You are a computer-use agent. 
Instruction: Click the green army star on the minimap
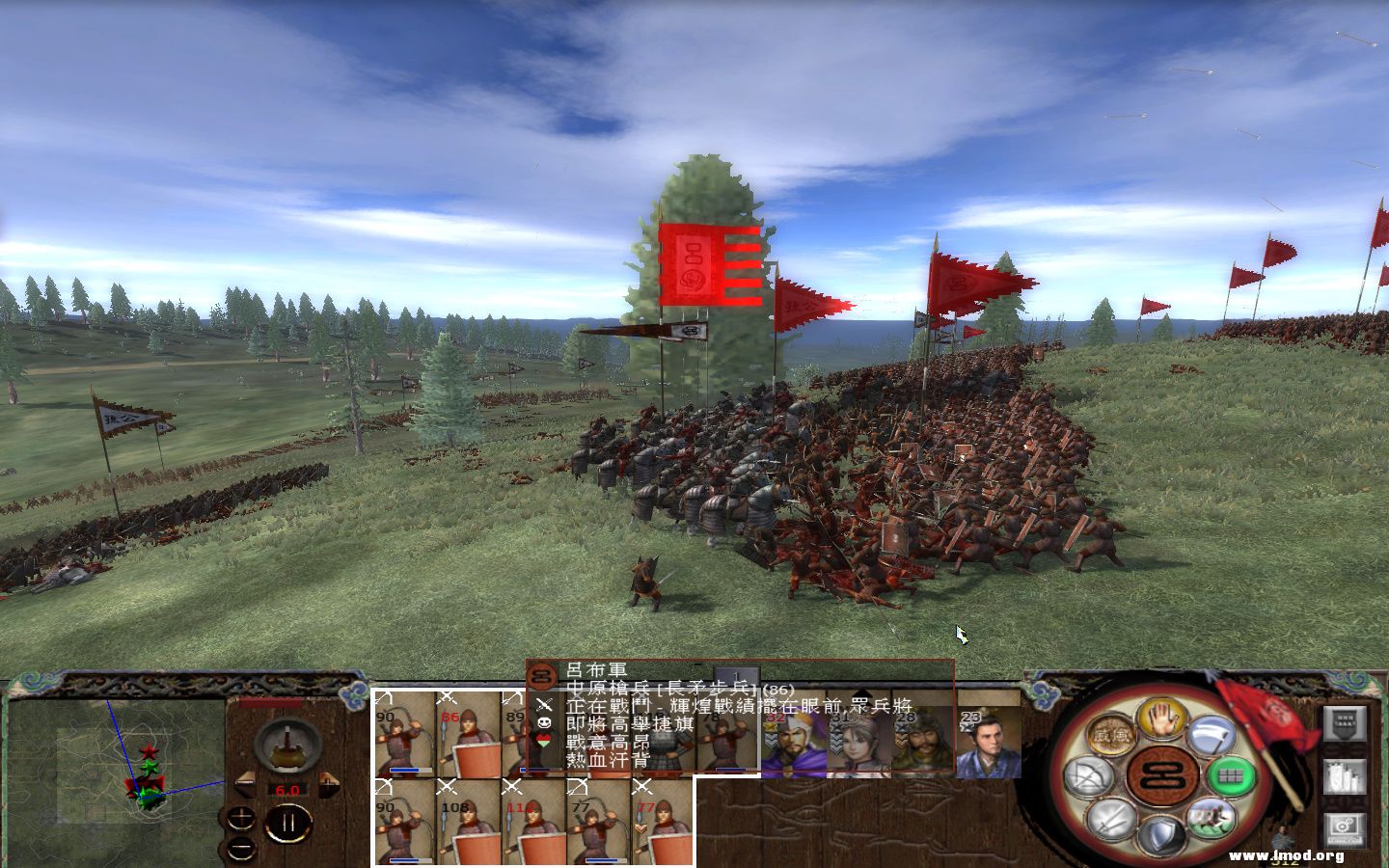[149, 766]
